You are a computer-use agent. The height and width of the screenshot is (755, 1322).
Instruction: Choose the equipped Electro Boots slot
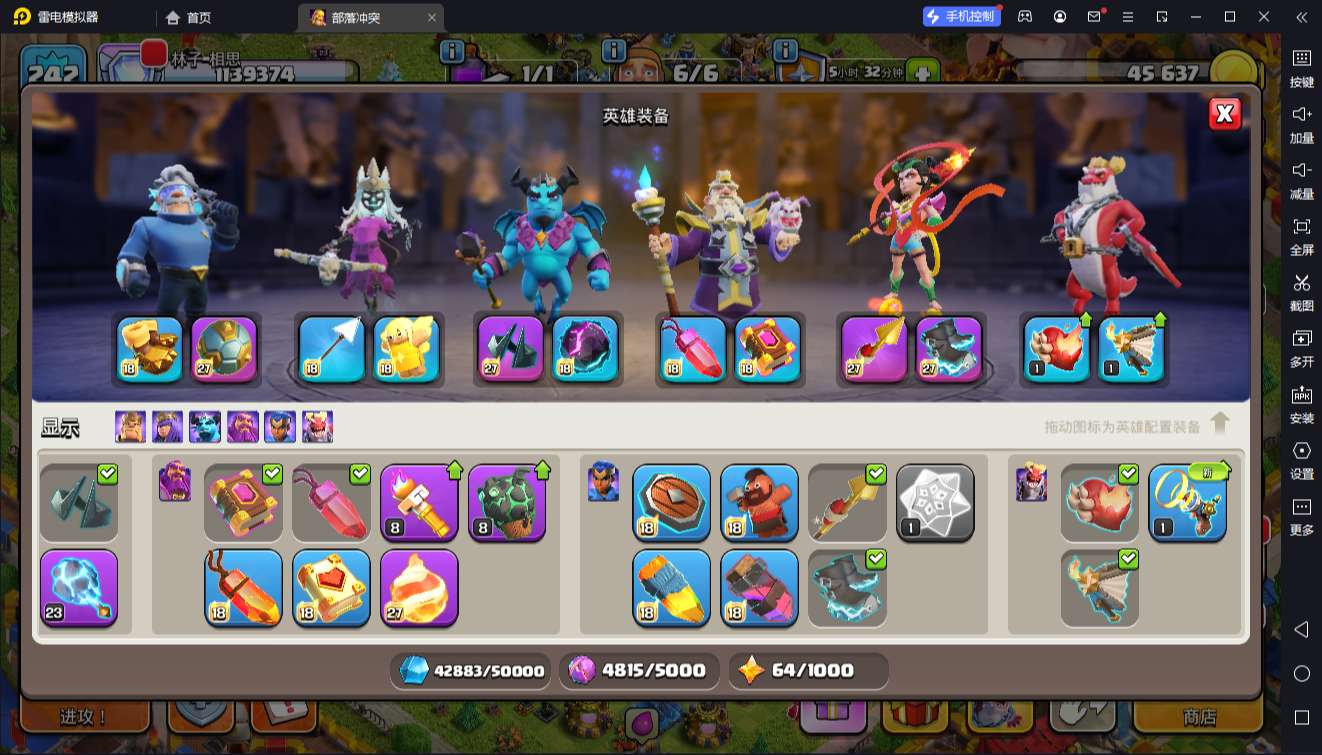[949, 350]
